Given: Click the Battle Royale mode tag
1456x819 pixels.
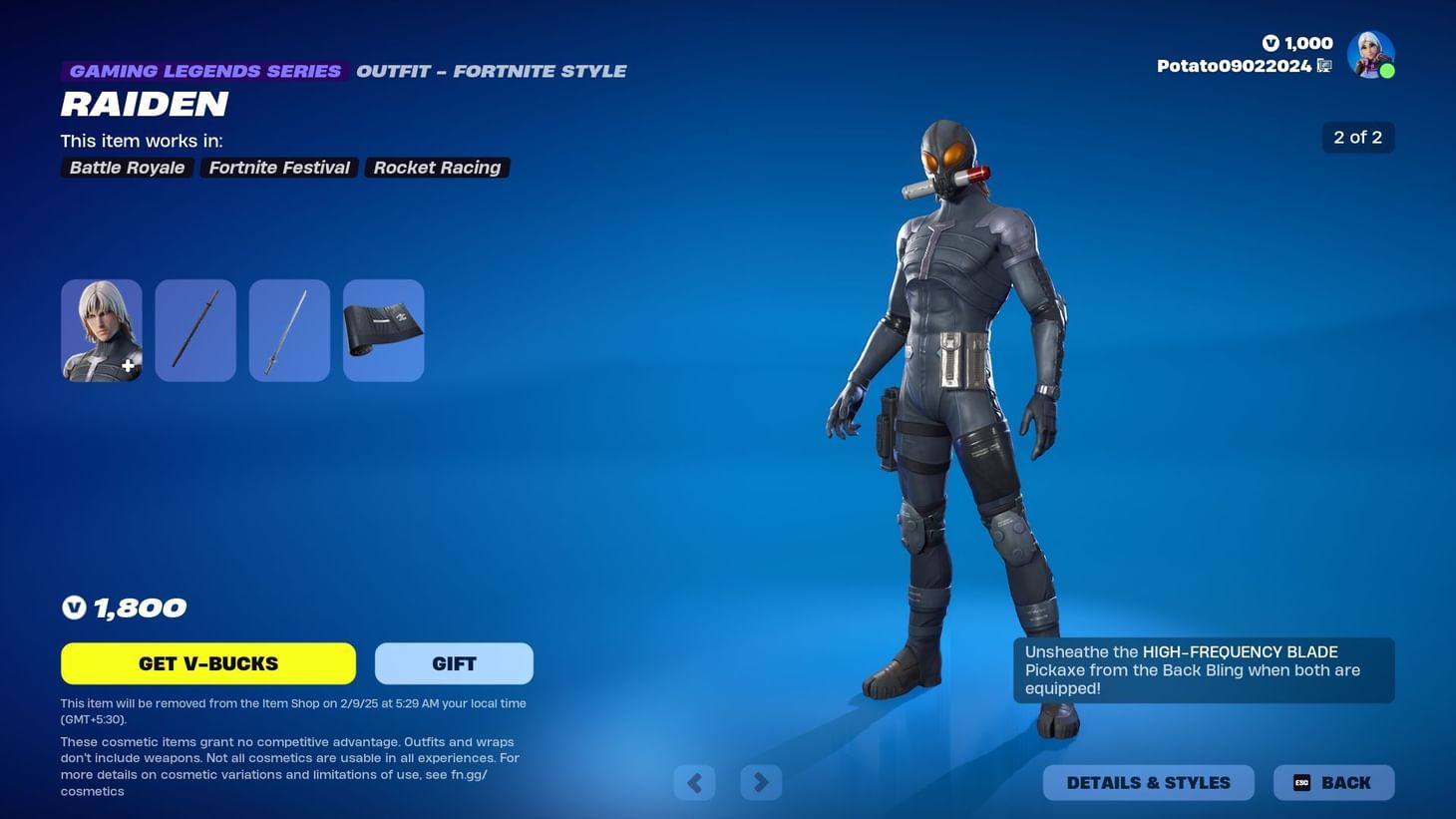Looking at the screenshot, I should [126, 168].
